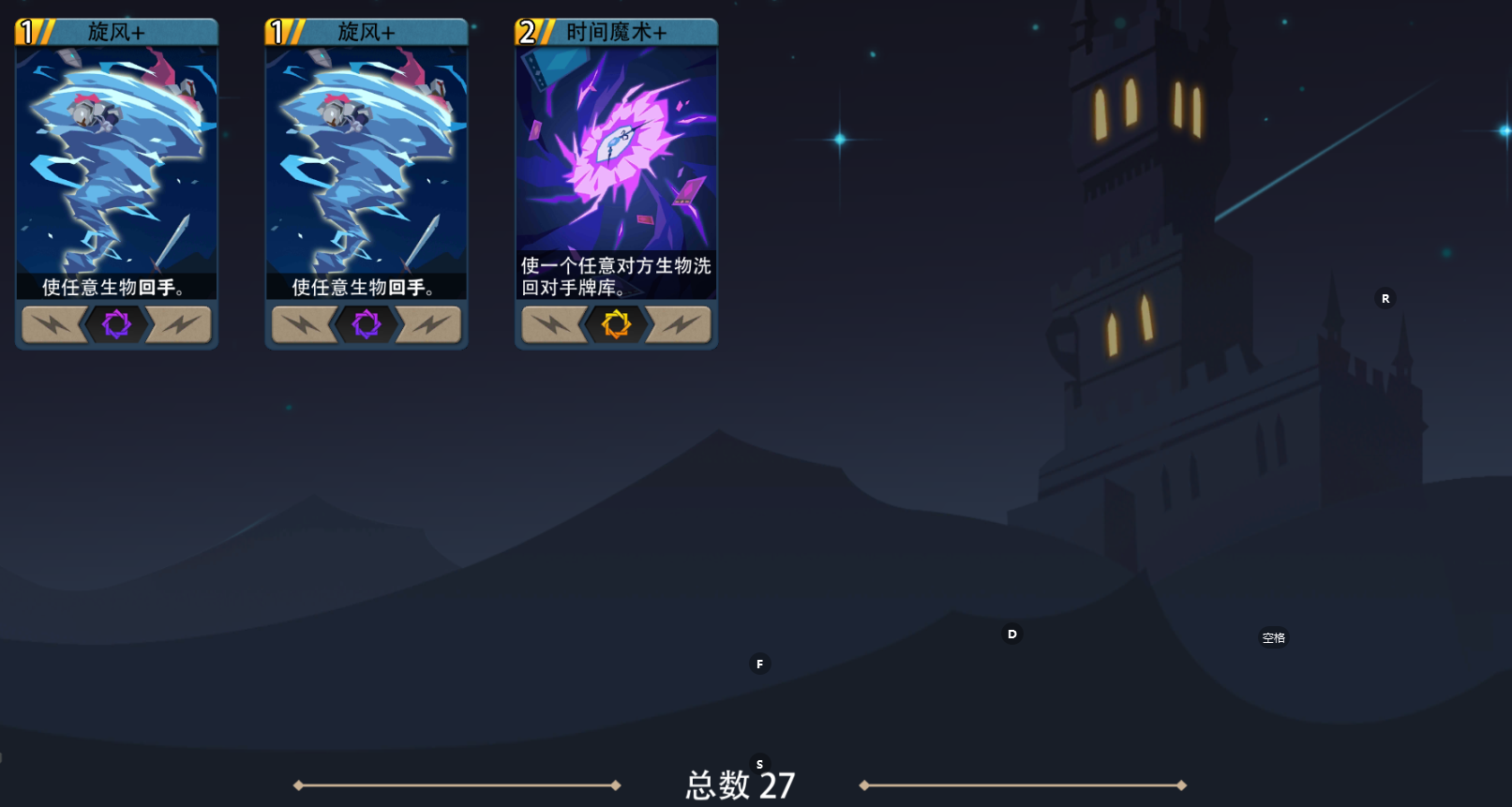
Task: Select the orange gem icon on the 时间魔术+ card
Action: click(x=615, y=324)
